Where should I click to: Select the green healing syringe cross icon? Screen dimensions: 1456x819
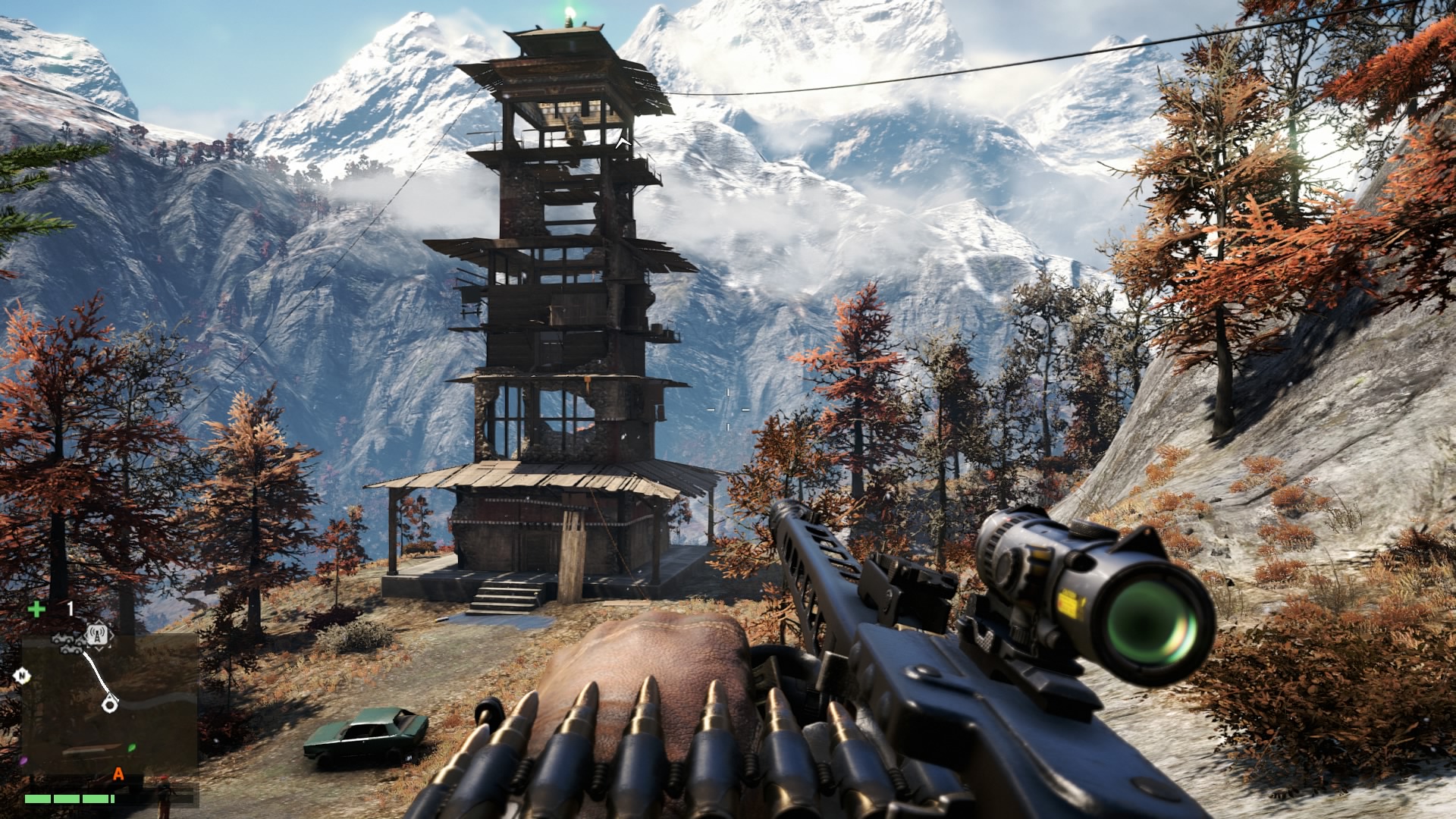click(36, 608)
